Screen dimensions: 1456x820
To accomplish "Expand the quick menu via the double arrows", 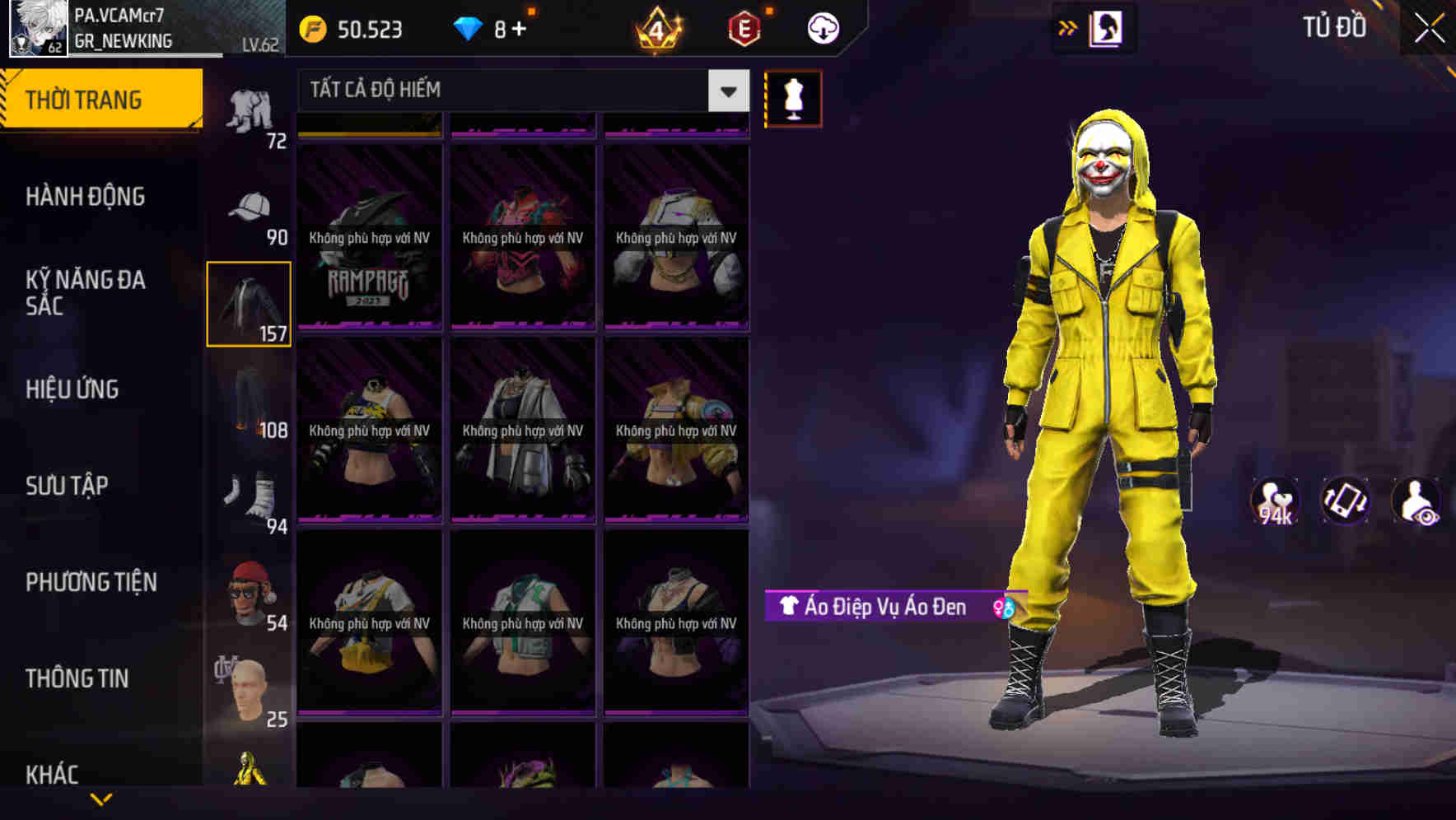I will pos(1068,27).
